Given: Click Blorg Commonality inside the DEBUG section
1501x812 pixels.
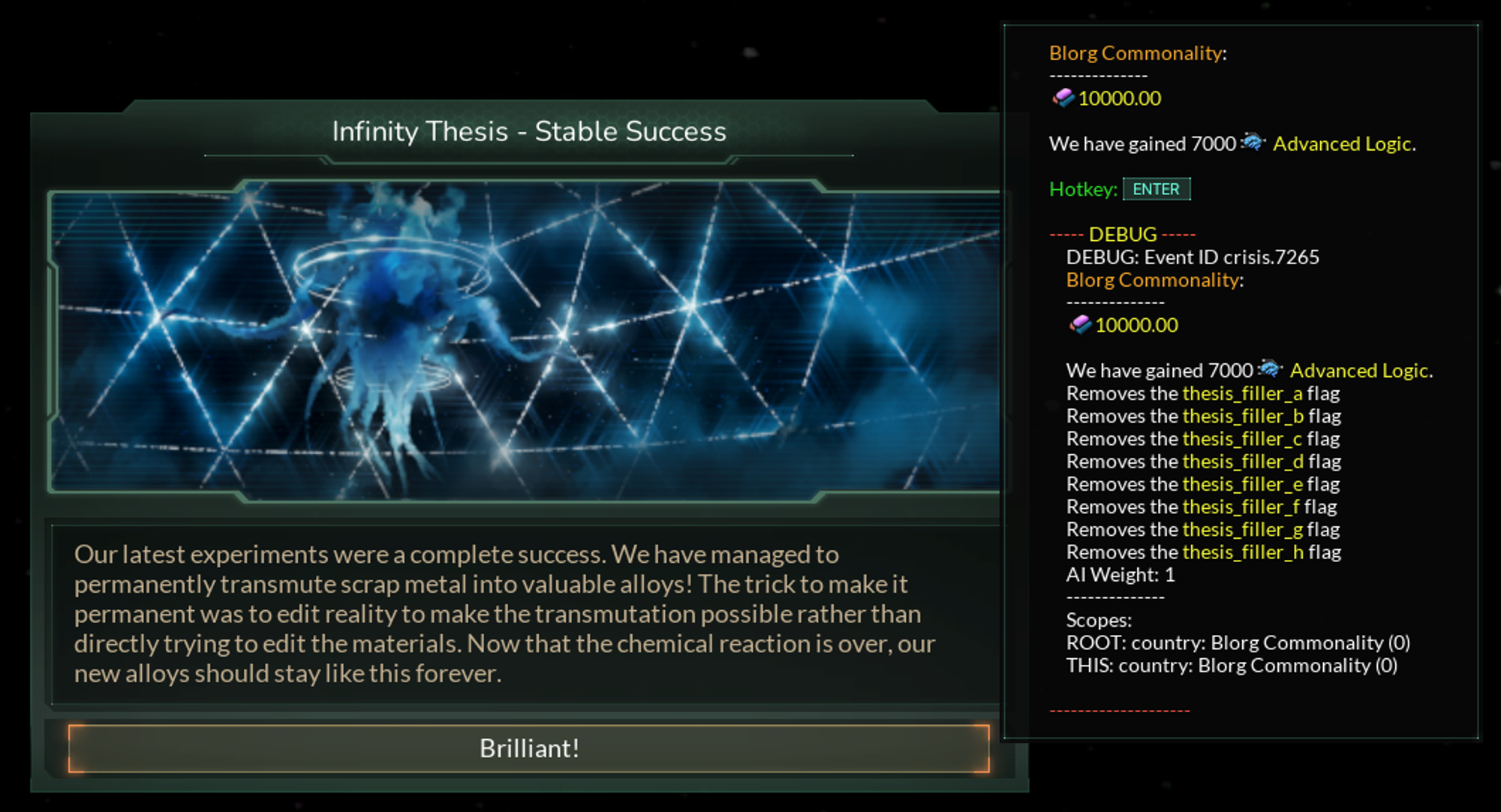Looking at the screenshot, I should pos(1154,279).
